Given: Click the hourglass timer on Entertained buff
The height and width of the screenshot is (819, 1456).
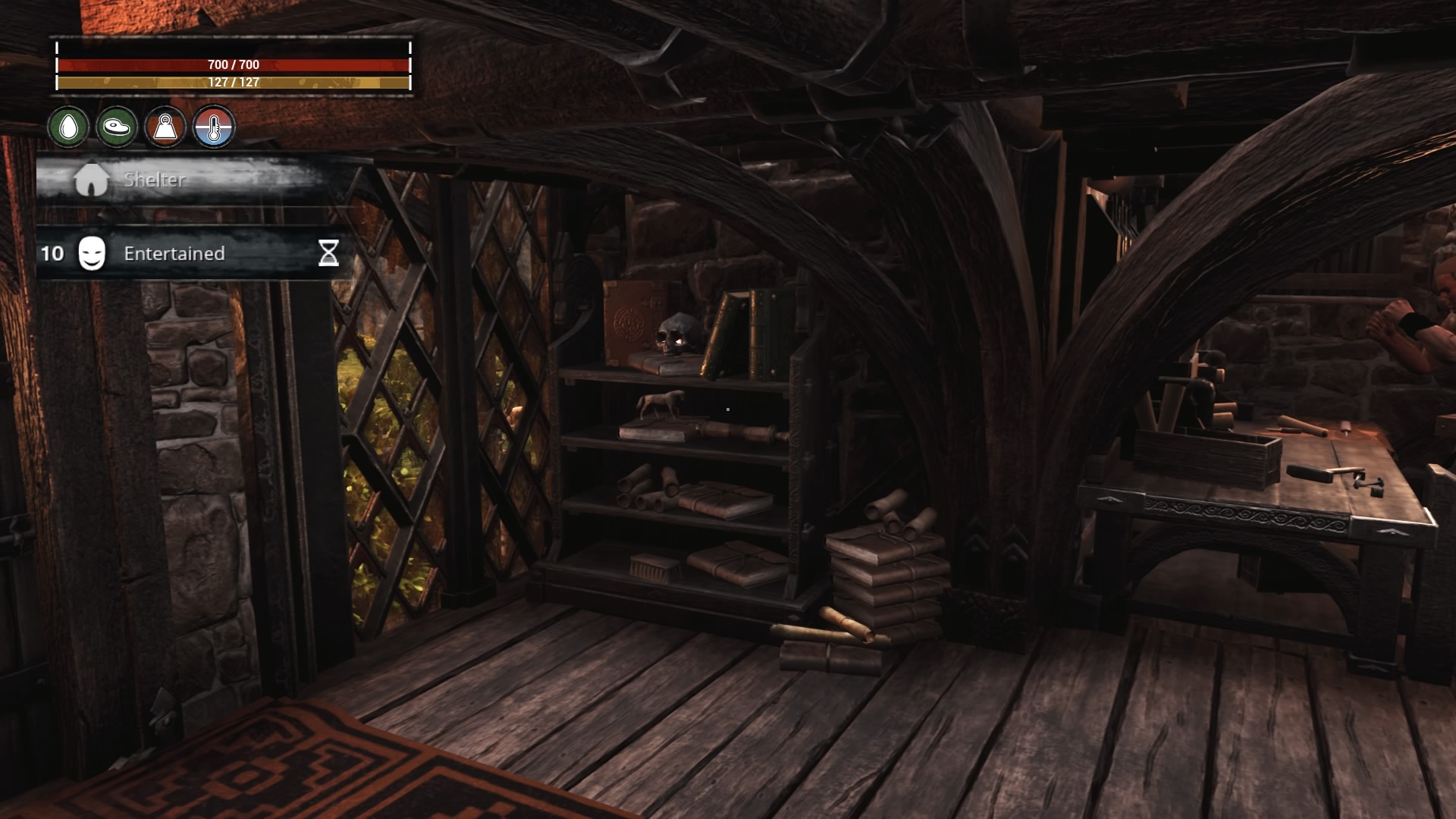Looking at the screenshot, I should tap(328, 253).
